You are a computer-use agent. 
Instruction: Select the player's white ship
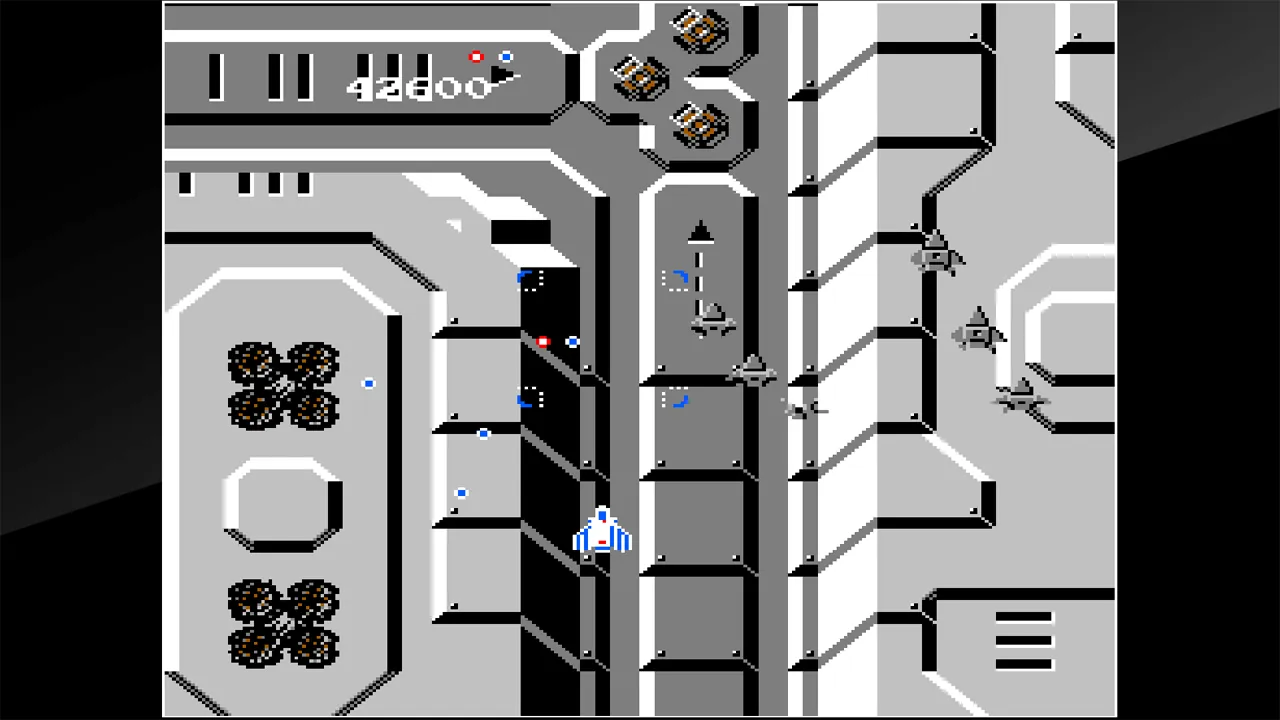(601, 535)
